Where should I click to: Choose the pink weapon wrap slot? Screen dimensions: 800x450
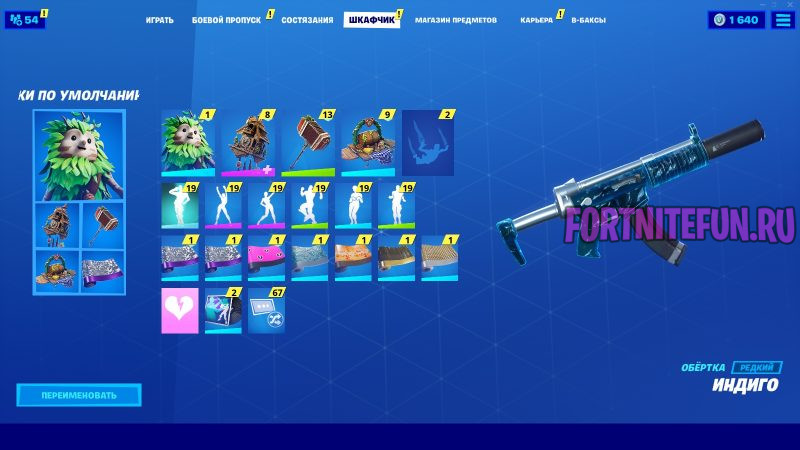[x=266, y=258]
